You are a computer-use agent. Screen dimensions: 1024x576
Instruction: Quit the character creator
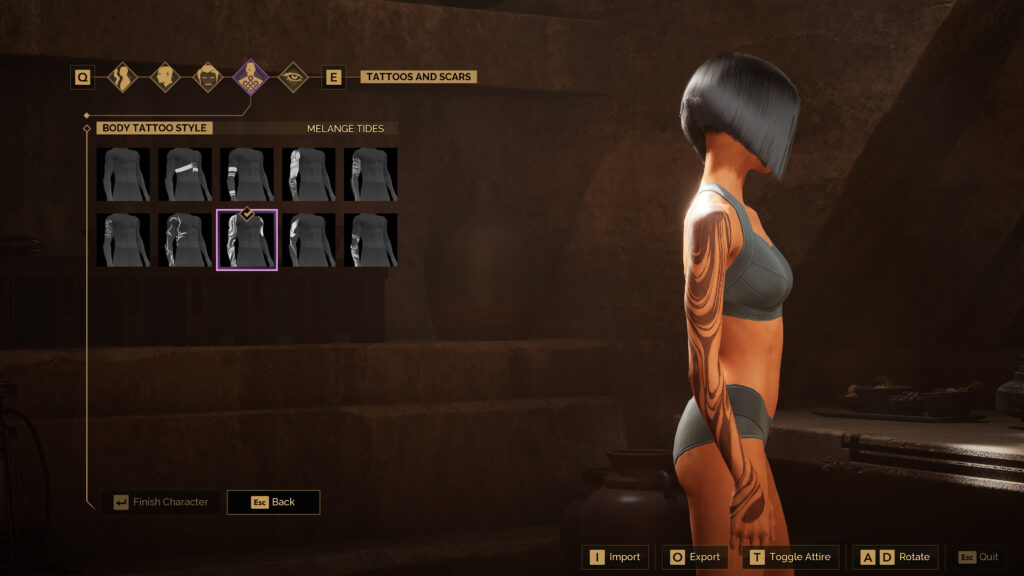(x=978, y=557)
